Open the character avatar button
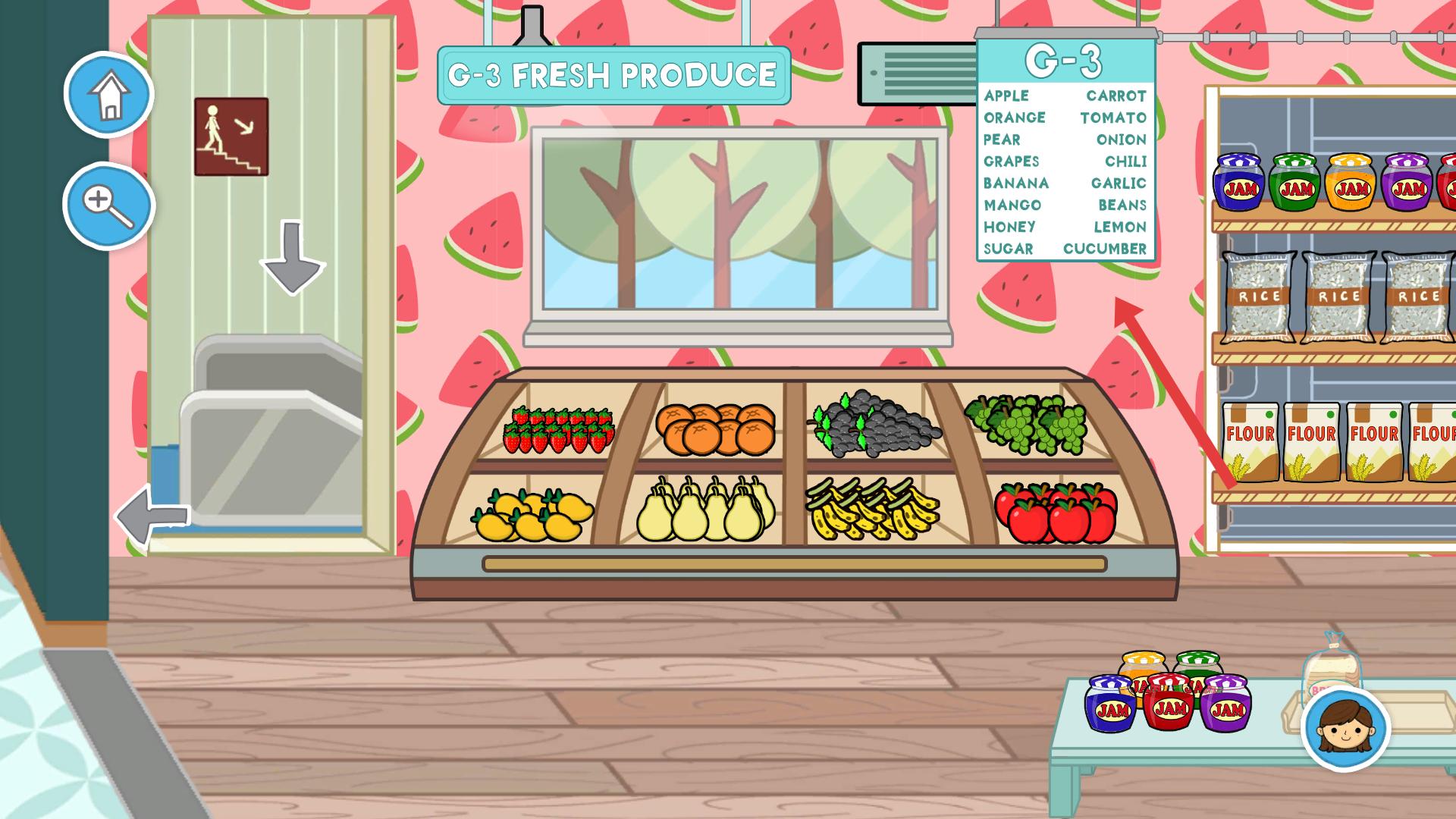 tap(1345, 729)
